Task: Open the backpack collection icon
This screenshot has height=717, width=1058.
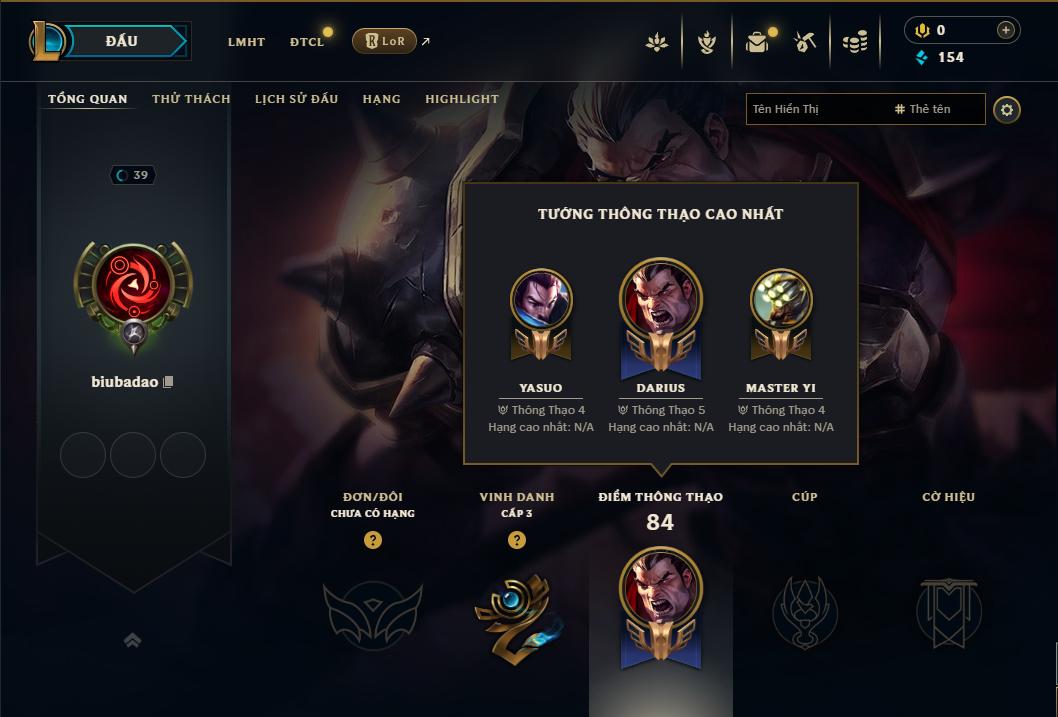Action: [757, 42]
